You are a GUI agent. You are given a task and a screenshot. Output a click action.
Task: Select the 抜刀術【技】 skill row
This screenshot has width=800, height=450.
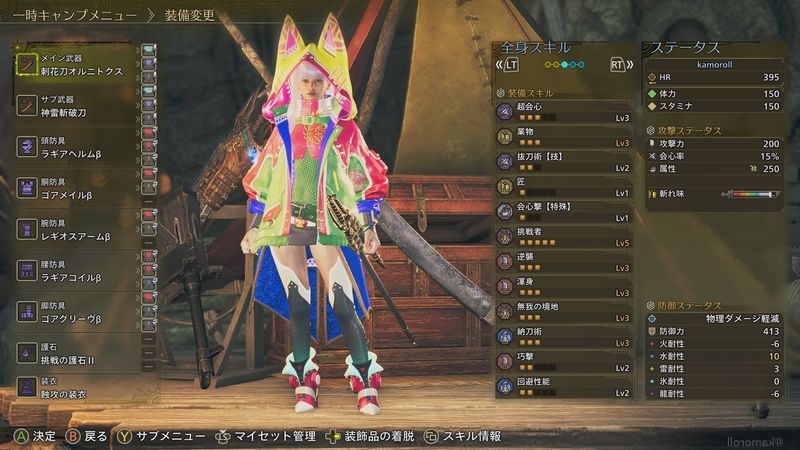pos(565,161)
